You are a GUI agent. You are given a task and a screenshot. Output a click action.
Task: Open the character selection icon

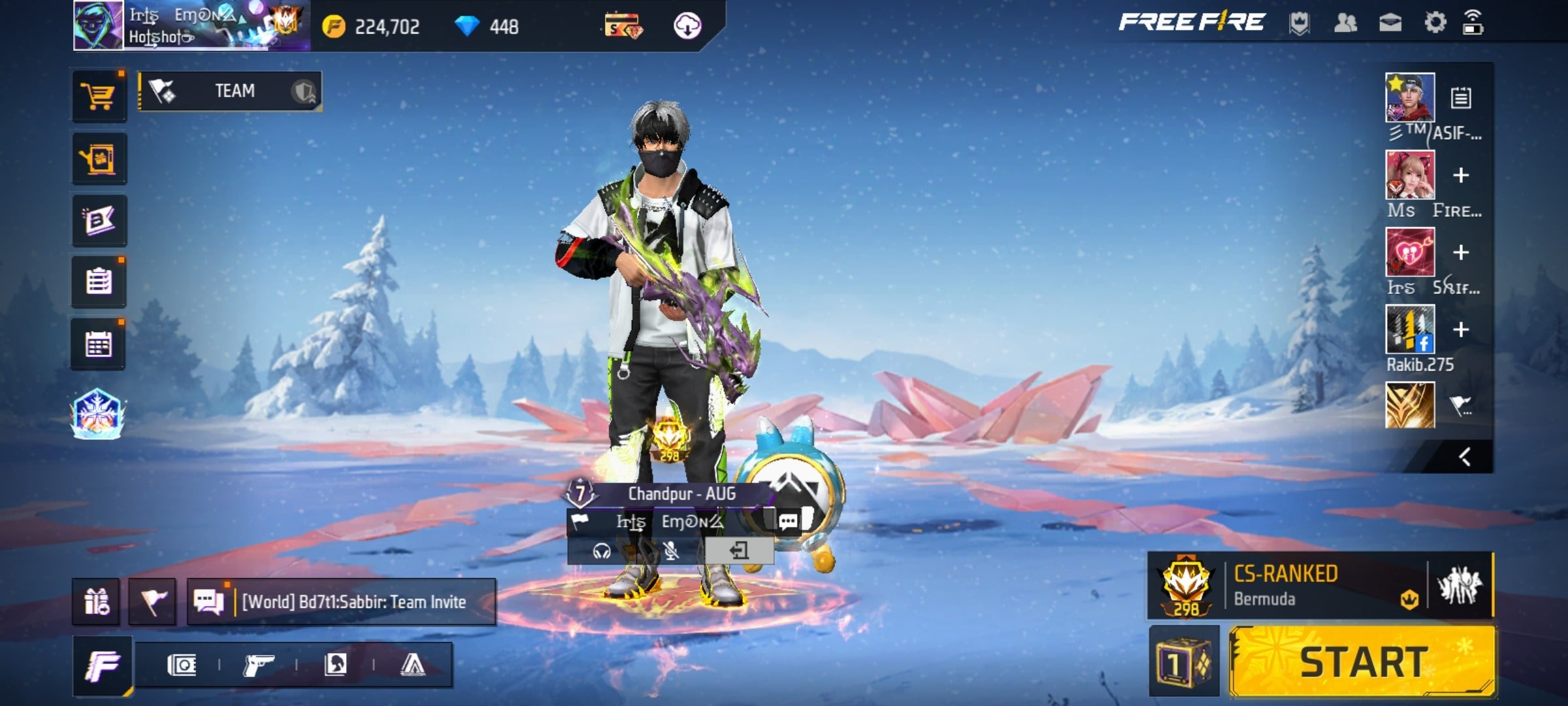[335, 665]
